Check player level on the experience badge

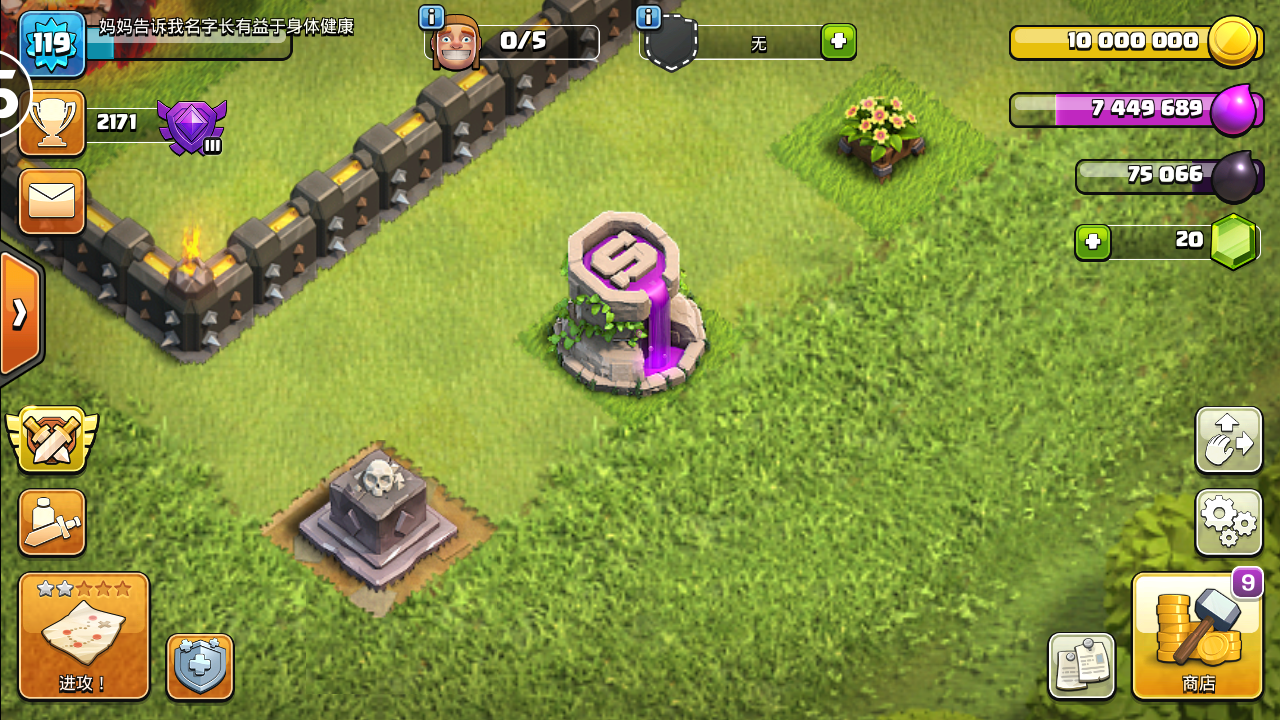coord(51,44)
